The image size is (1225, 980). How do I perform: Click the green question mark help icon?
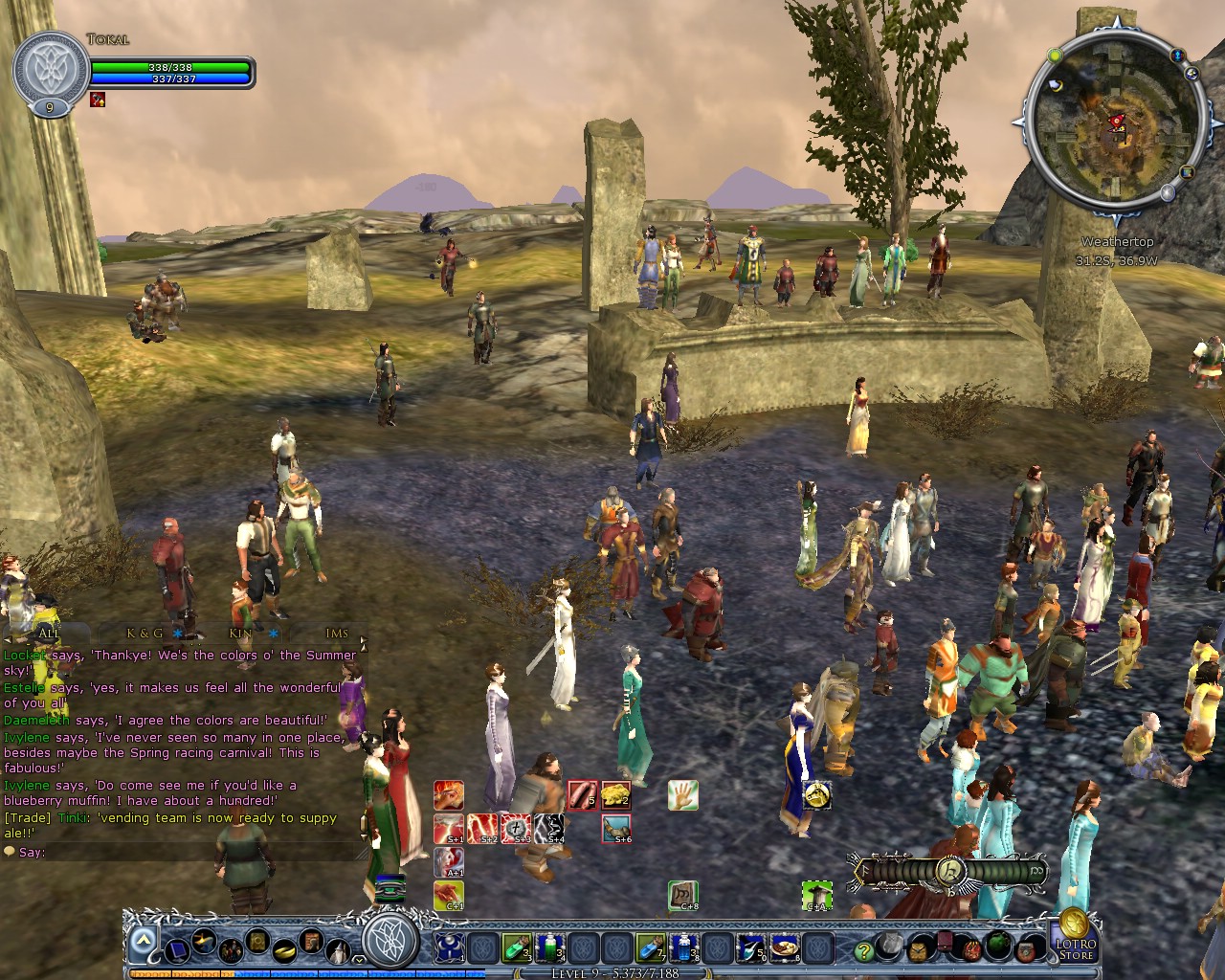863,949
